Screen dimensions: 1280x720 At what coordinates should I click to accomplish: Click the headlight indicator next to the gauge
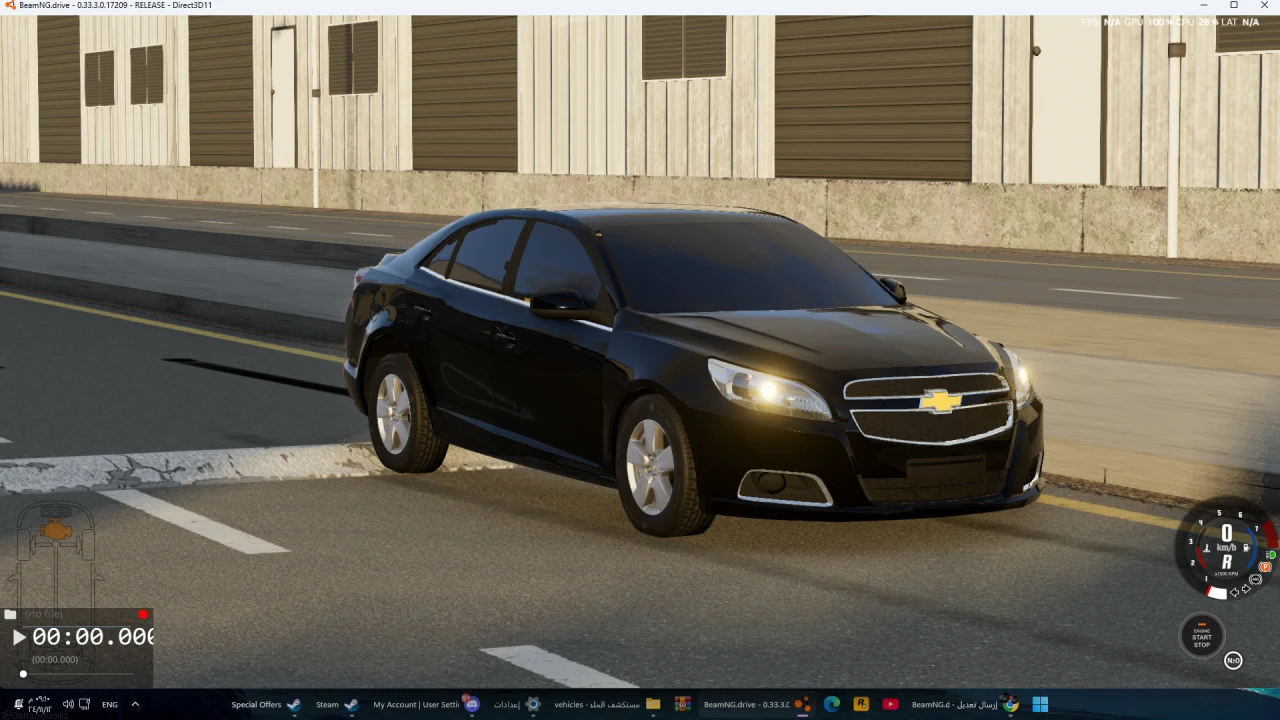(x=1272, y=554)
